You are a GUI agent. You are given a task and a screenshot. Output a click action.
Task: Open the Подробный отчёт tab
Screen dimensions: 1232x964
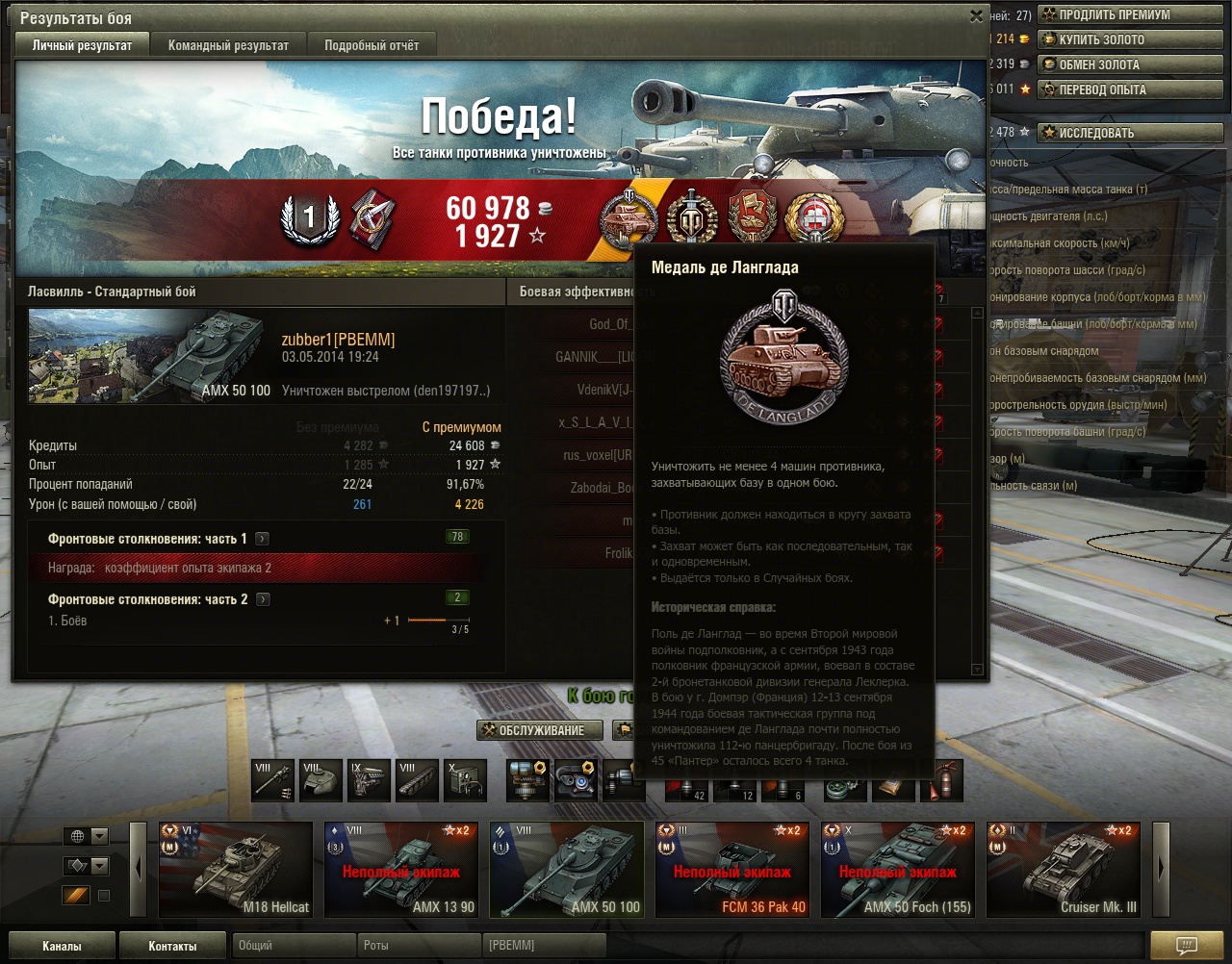tap(372, 45)
